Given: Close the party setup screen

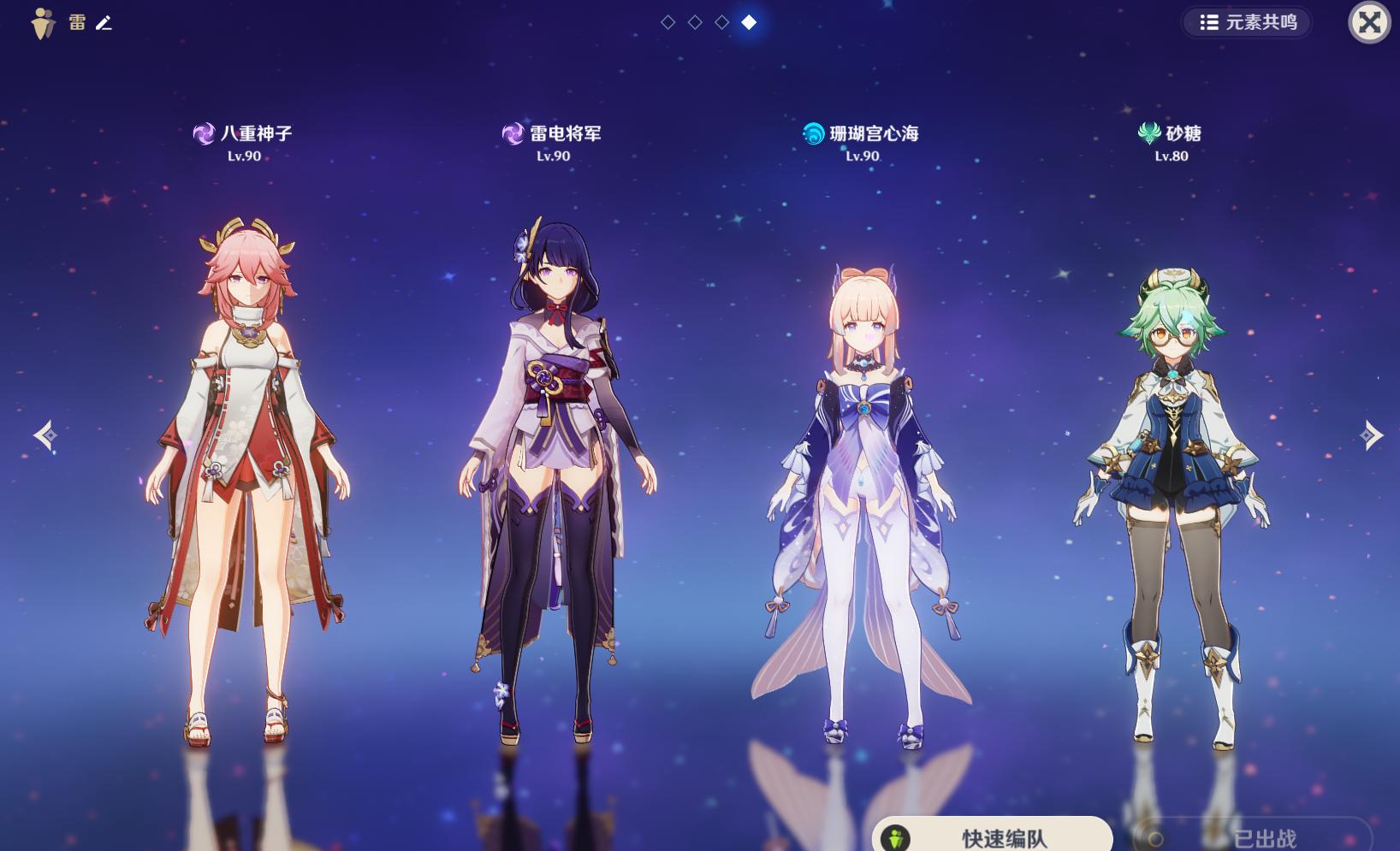Looking at the screenshot, I should pos(1368,22).
